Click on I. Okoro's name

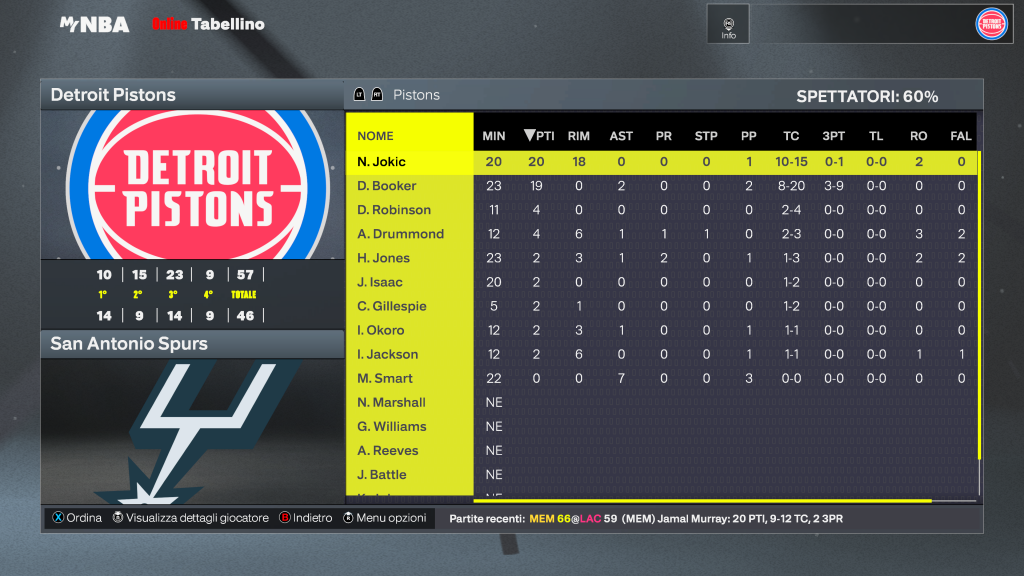click(381, 330)
